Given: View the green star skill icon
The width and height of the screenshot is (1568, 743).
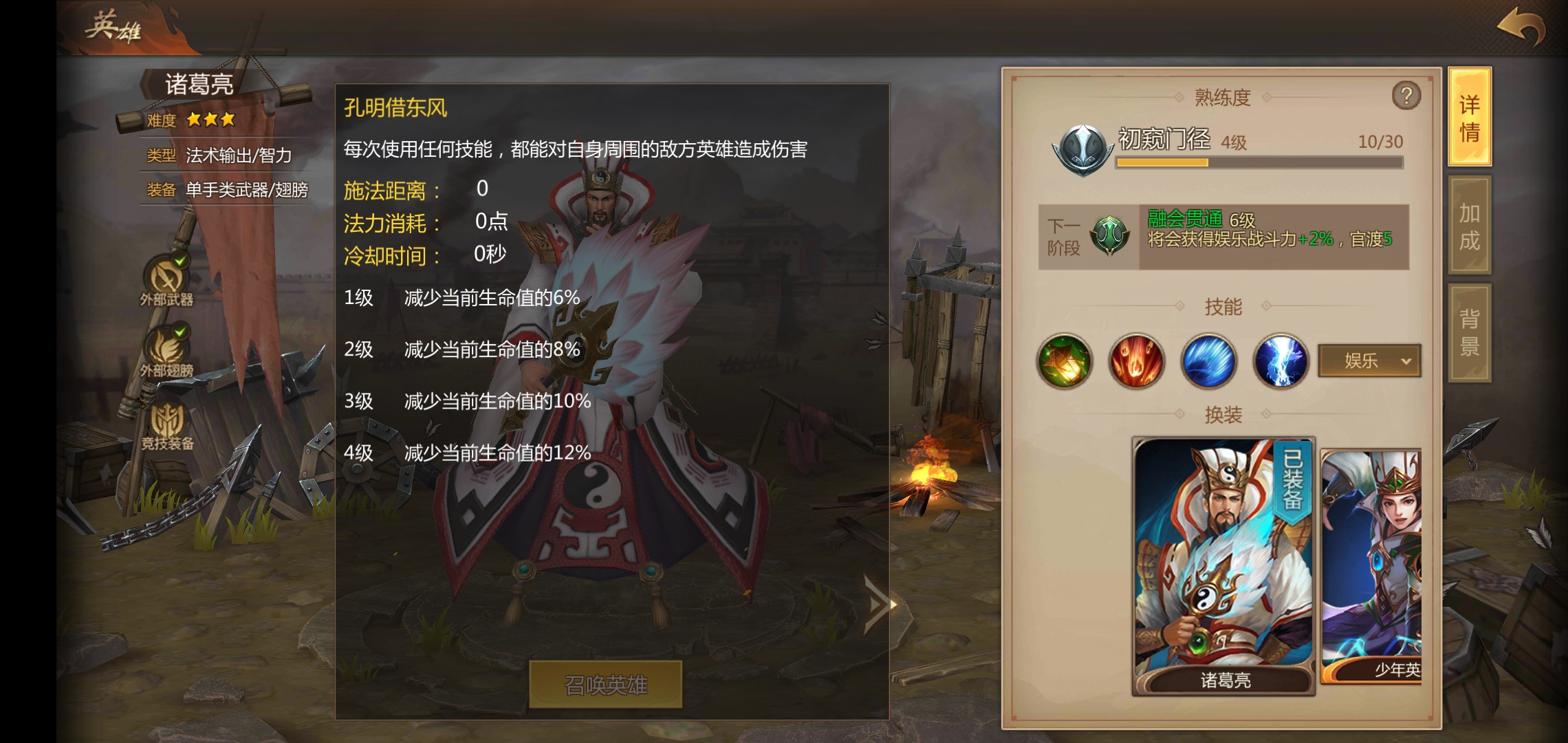Looking at the screenshot, I should click(x=1064, y=361).
